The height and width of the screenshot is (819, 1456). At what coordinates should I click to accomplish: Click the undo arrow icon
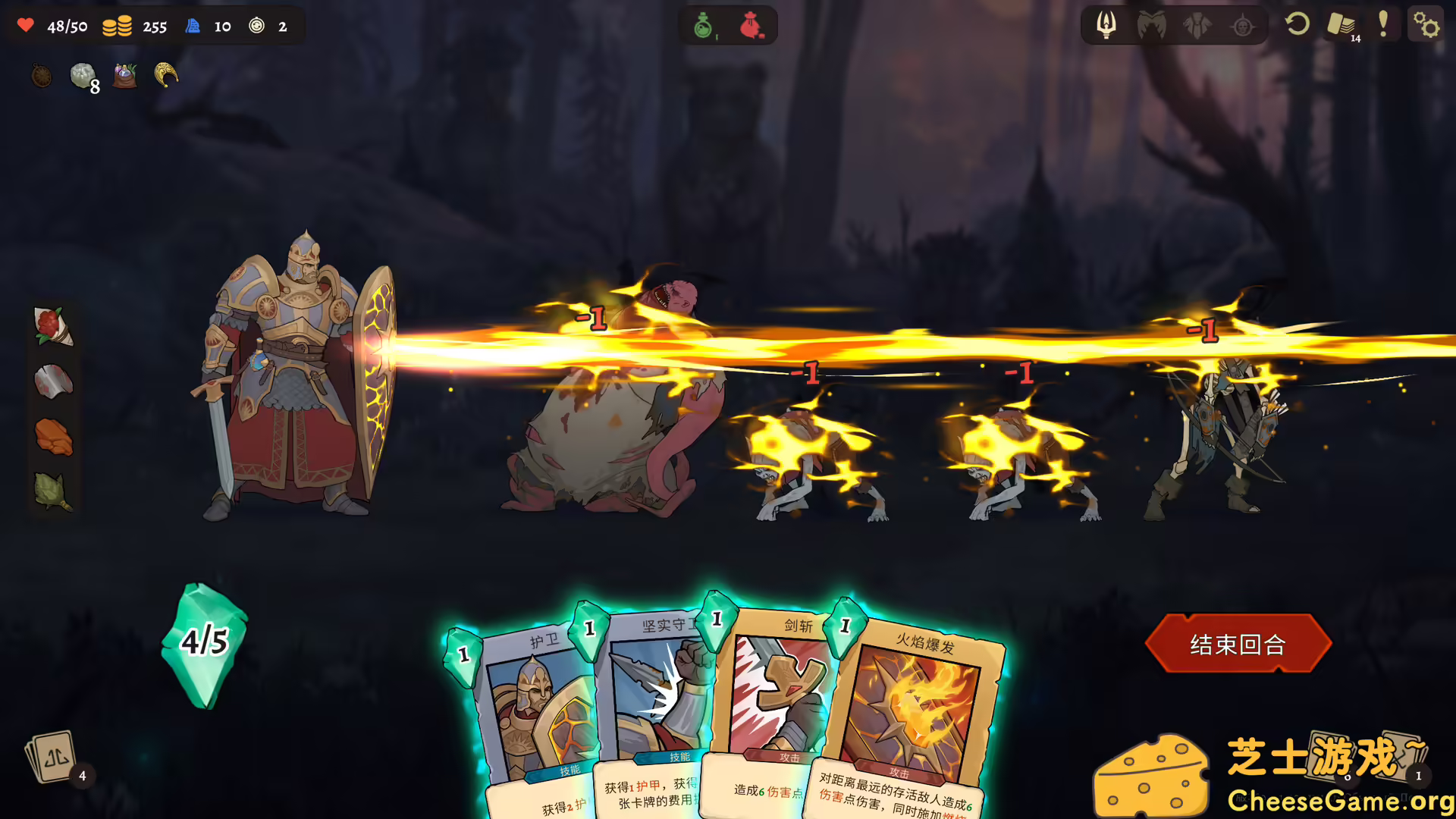click(x=1296, y=25)
